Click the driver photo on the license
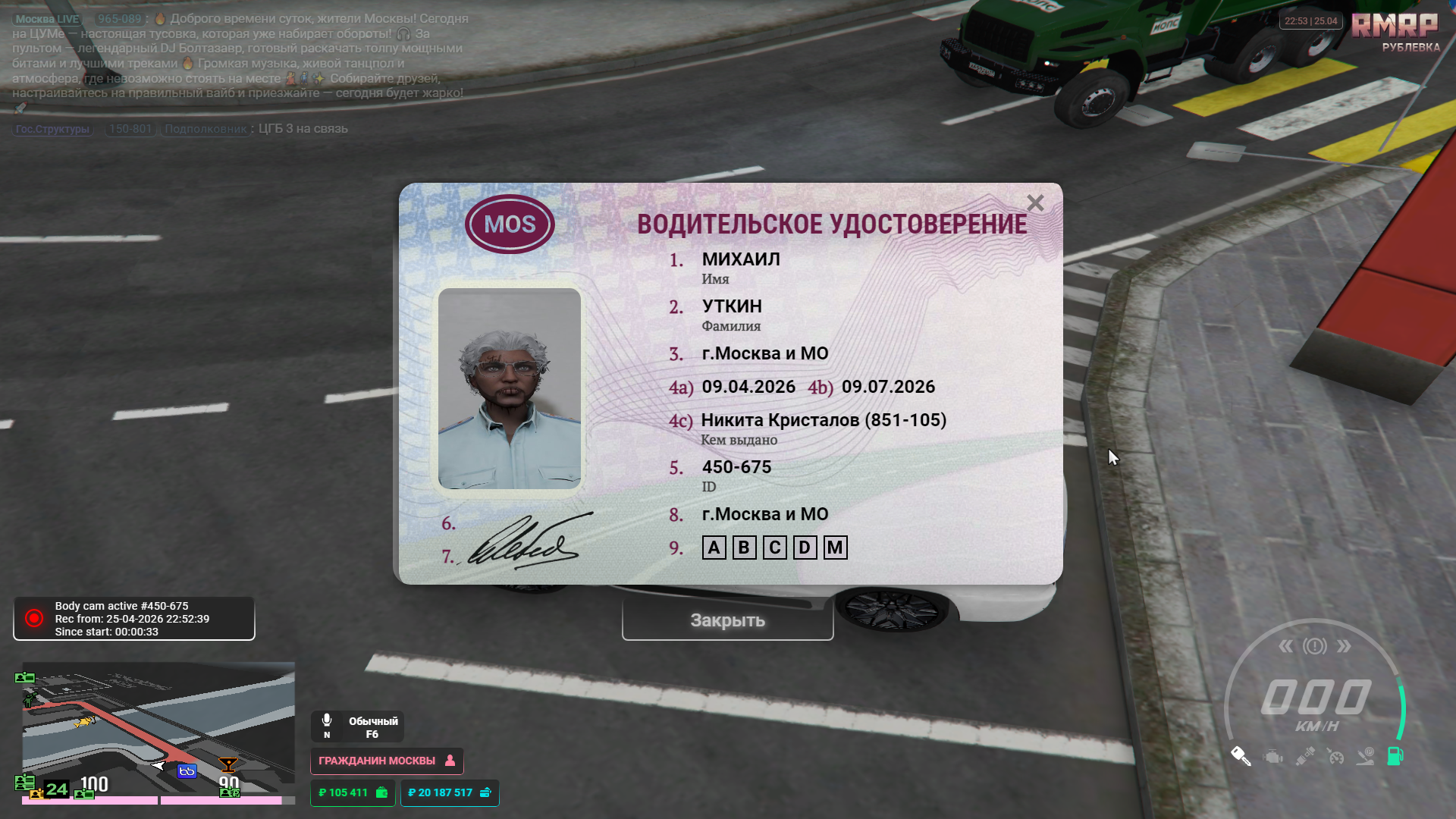The height and width of the screenshot is (819, 1456). click(510, 388)
